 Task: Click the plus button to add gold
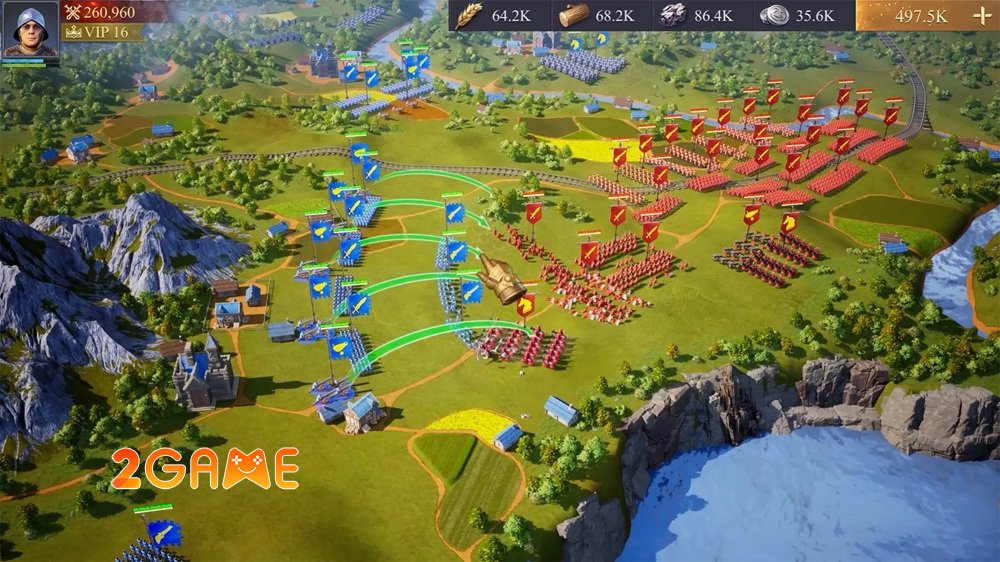(978, 16)
